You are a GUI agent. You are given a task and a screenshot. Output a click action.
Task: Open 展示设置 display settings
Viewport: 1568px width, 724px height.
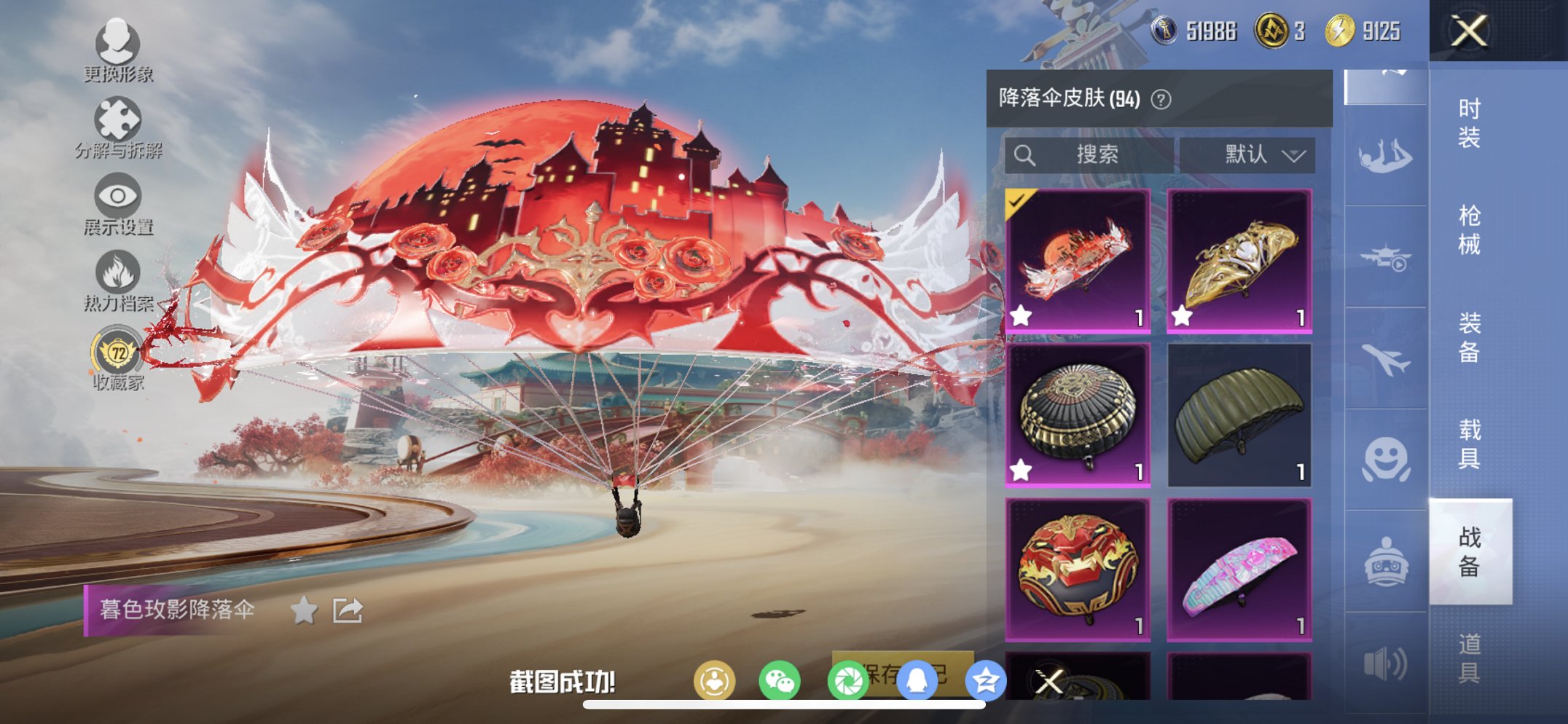(118, 197)
